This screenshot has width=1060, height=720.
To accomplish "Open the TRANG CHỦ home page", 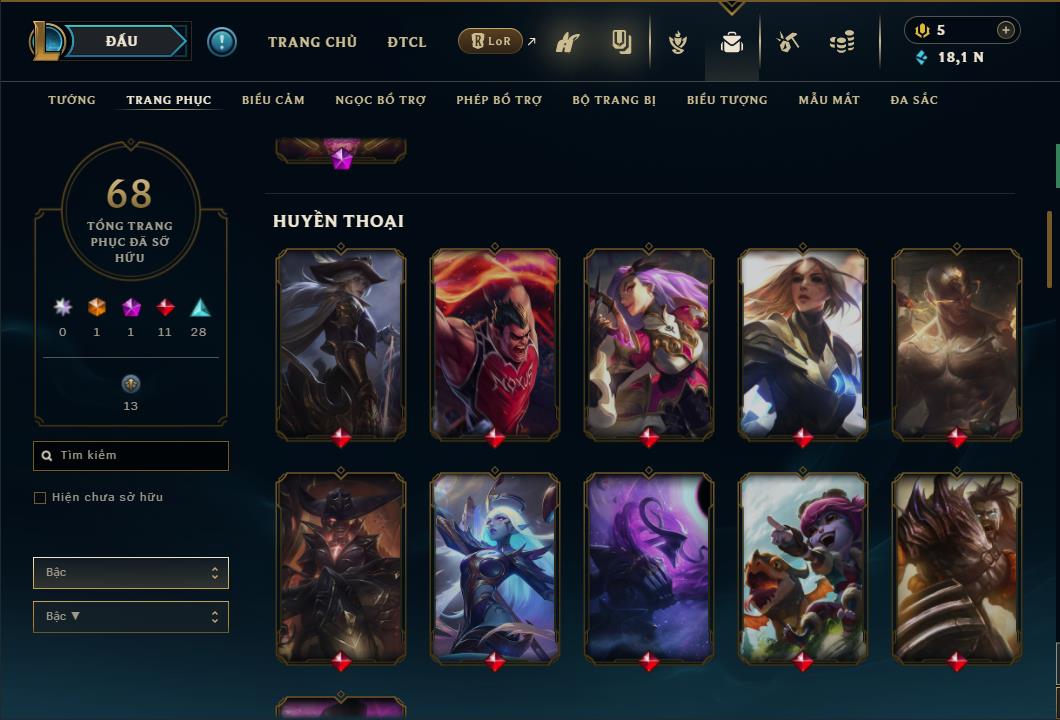I will coord(312,42).
